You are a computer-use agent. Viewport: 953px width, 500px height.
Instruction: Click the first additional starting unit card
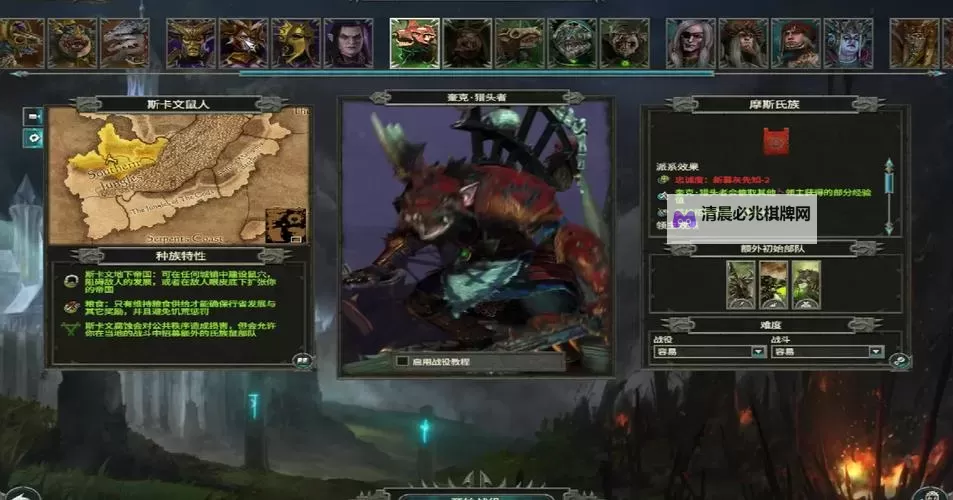click(x=741, y=285)
